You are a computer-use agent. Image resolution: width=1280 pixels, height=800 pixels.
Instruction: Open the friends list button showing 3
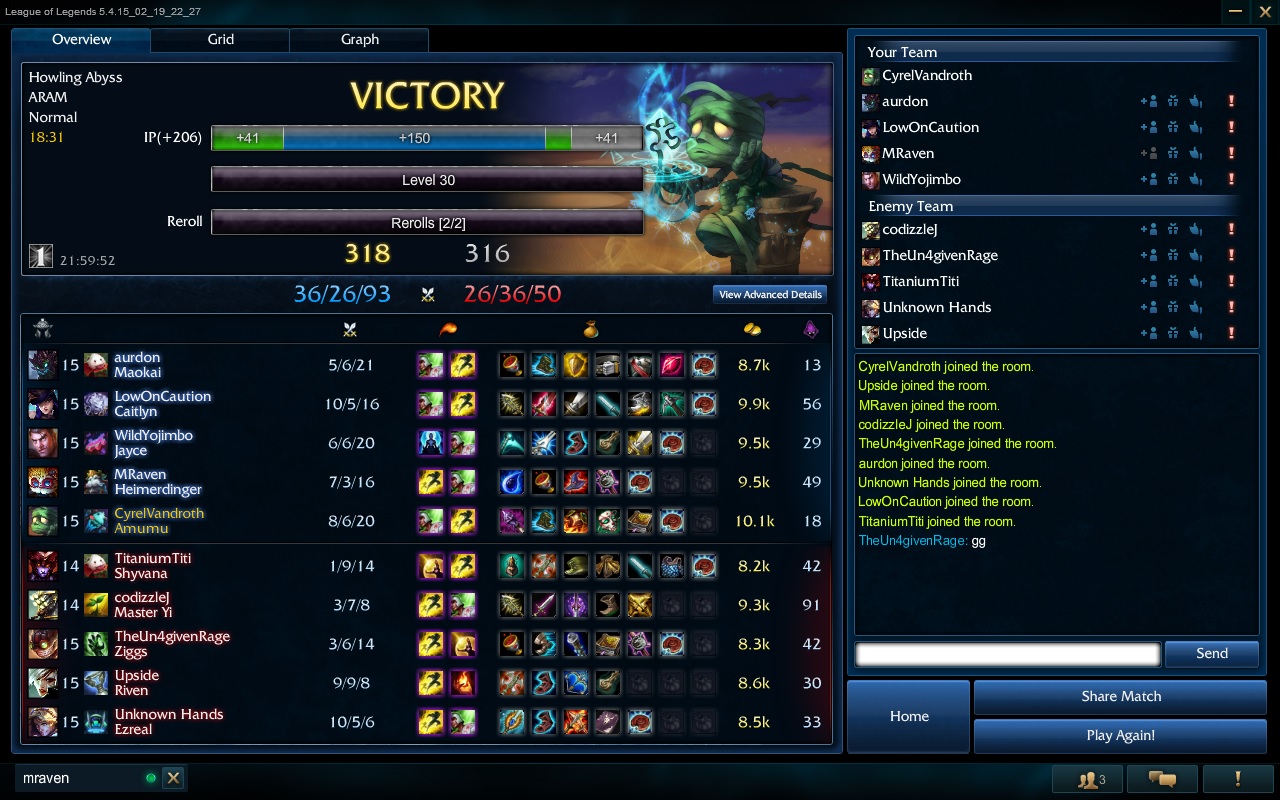tap(1090, 779)
